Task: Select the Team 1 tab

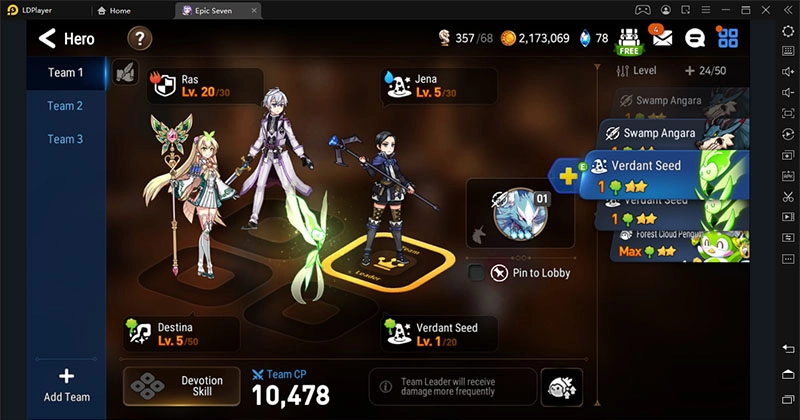Action: (x=65, y=73)
